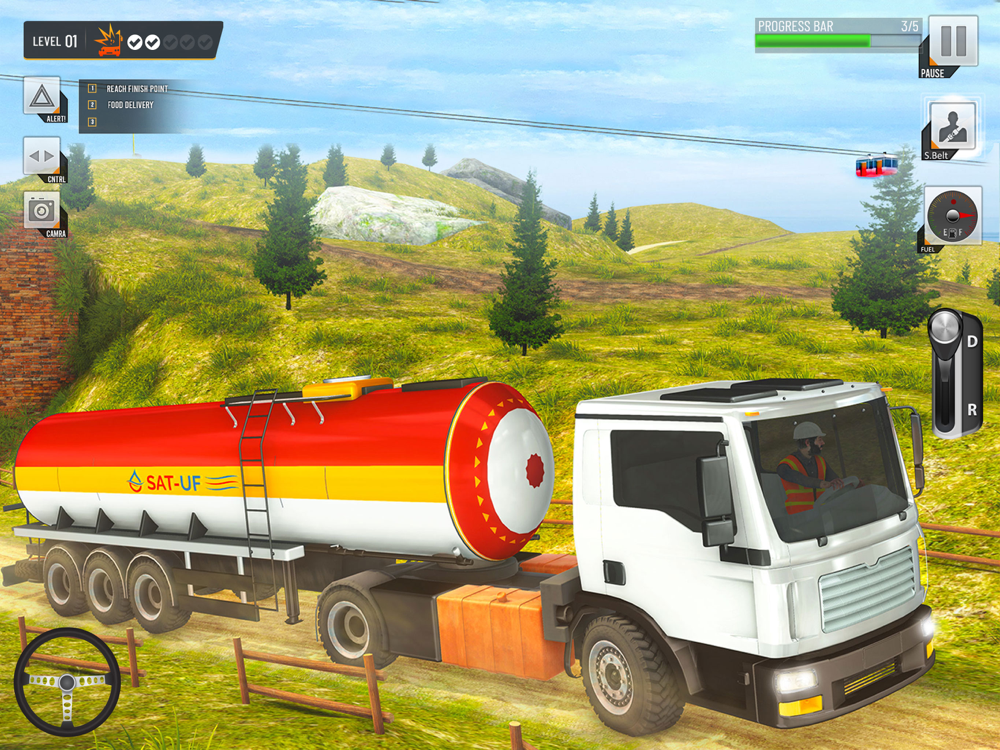Viewport: 1000px width, 750px height.
Task: Fasten the seat belt button
Action: tap(950, 126)
